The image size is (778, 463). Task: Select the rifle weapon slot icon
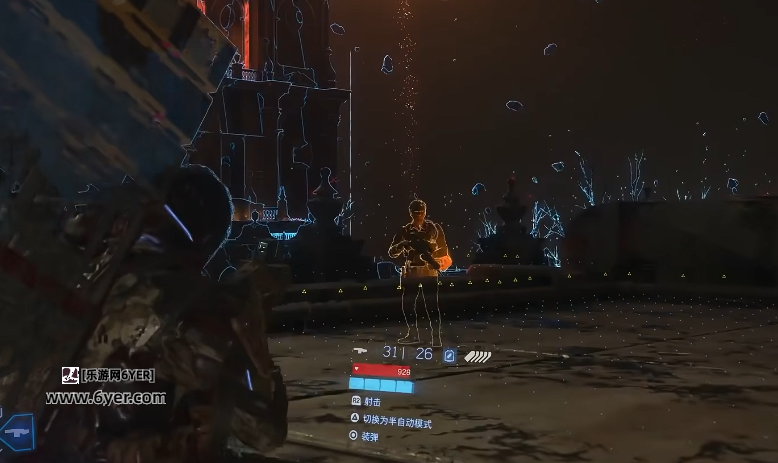coord(17,431)
